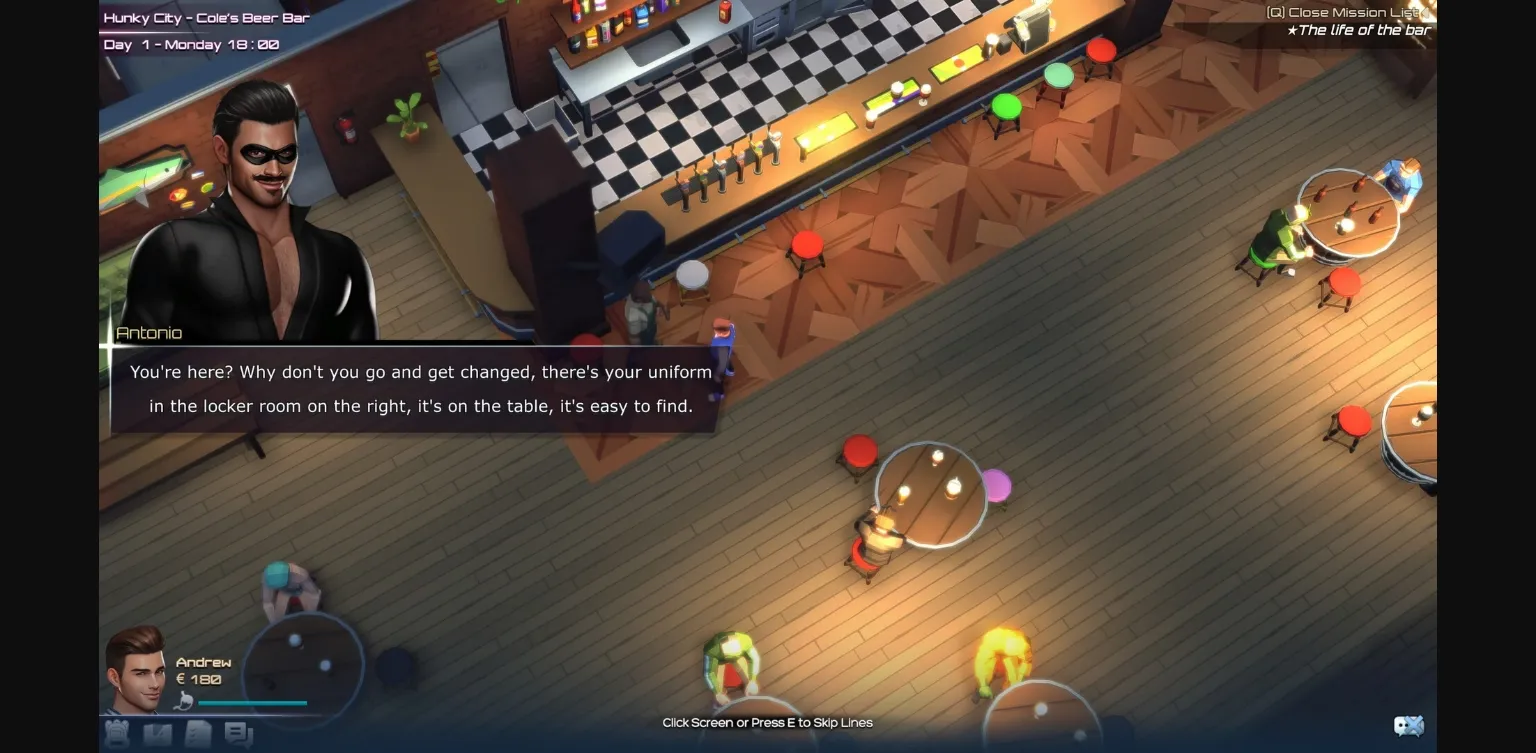The image size is (1536, 753).
Task: Click Antonio's name tag on the dialogue box
Action: click(x=149, y=332)
